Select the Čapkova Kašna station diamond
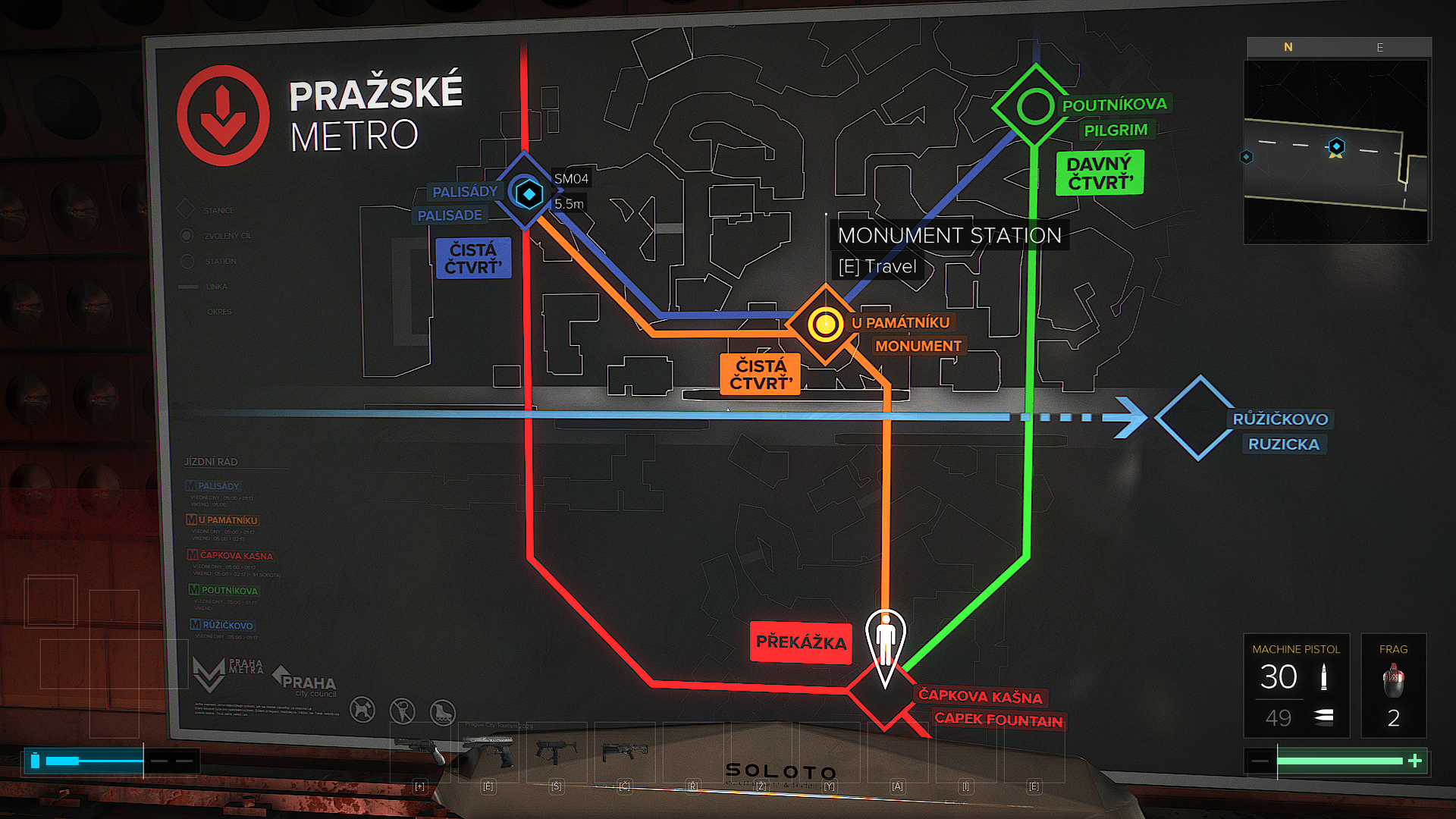This screenshot has width=1456, height=819. pyautogui.click(x=883, y=692)
